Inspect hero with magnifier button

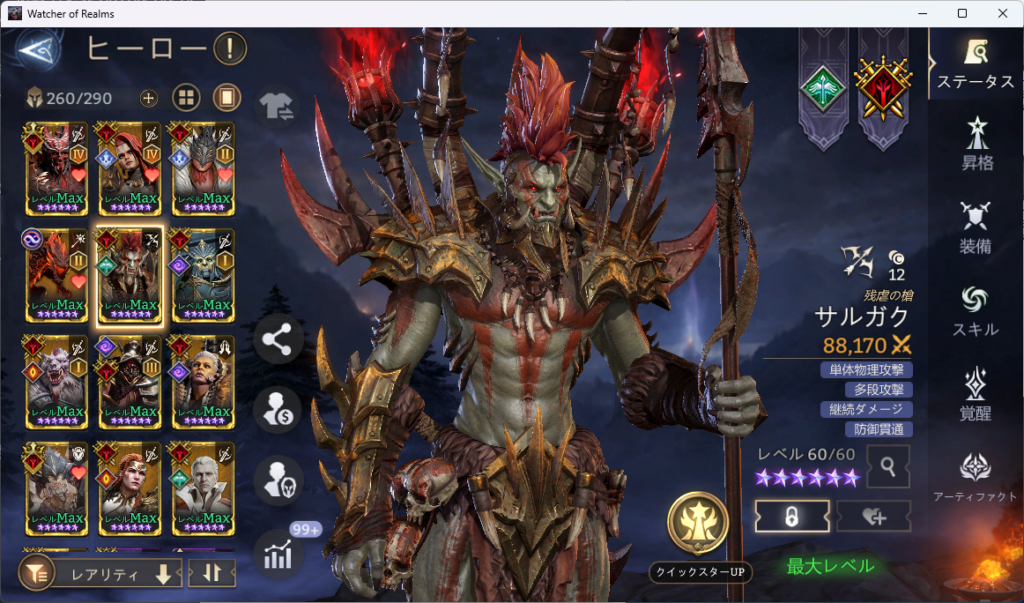(x=888, y=465)
